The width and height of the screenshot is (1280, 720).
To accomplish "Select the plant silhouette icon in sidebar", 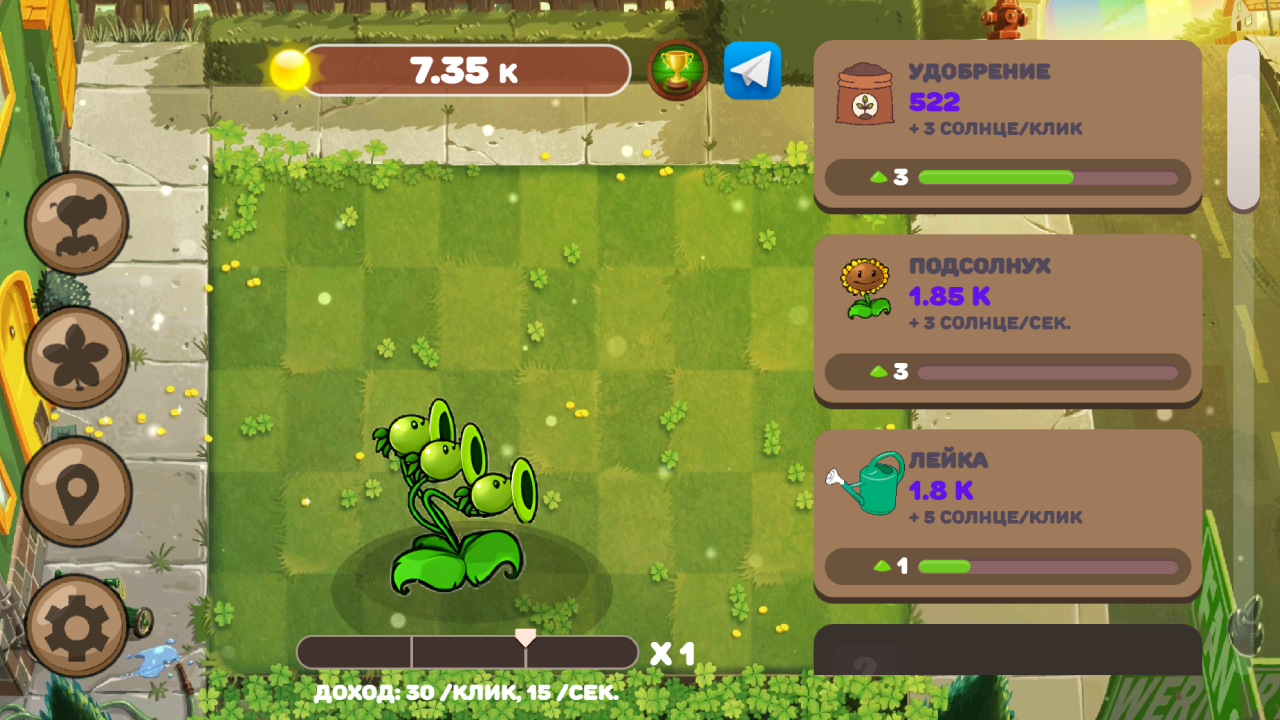I will point(75,222).
